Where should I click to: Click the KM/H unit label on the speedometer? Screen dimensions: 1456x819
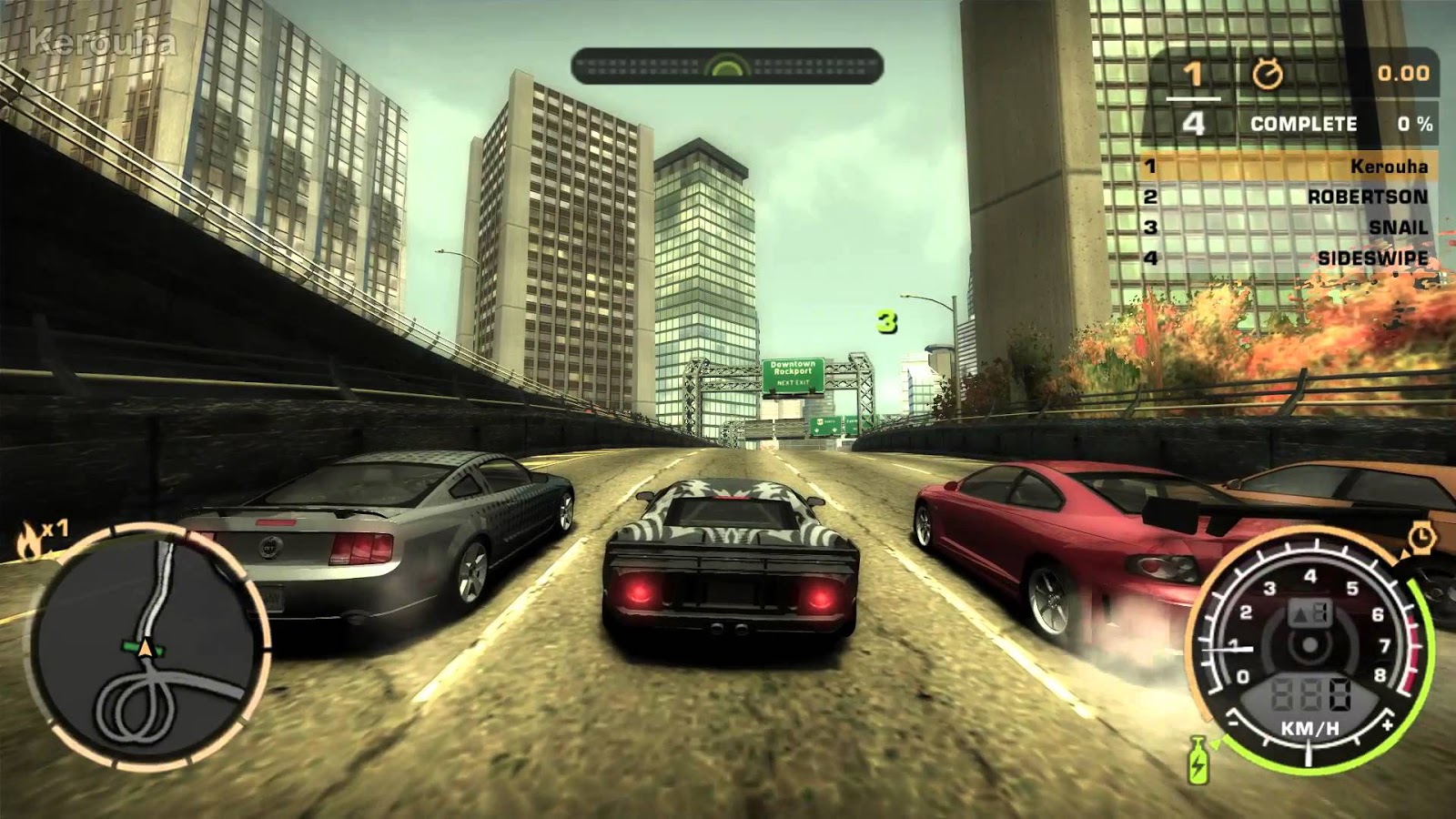[x=1309, y=728]
